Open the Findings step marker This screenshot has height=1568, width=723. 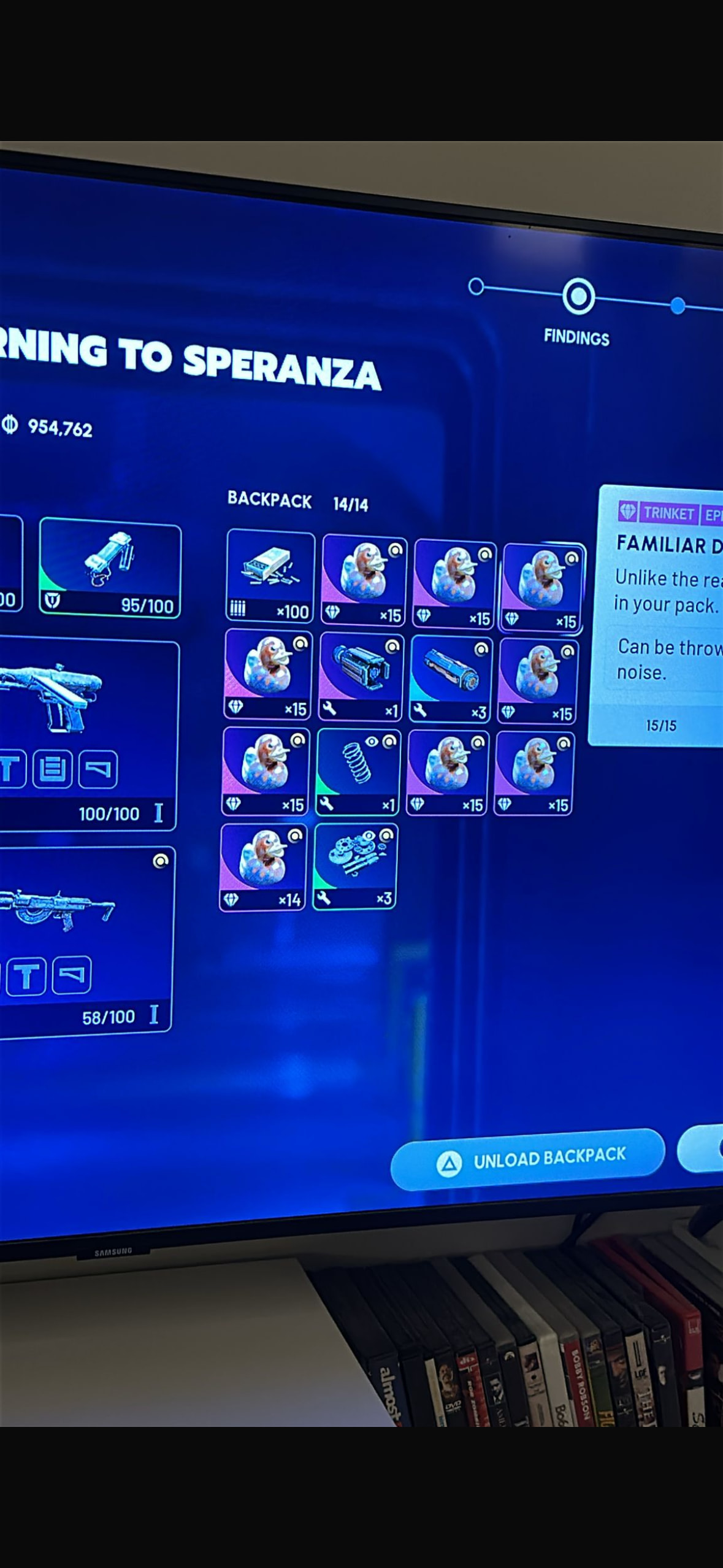578,297
